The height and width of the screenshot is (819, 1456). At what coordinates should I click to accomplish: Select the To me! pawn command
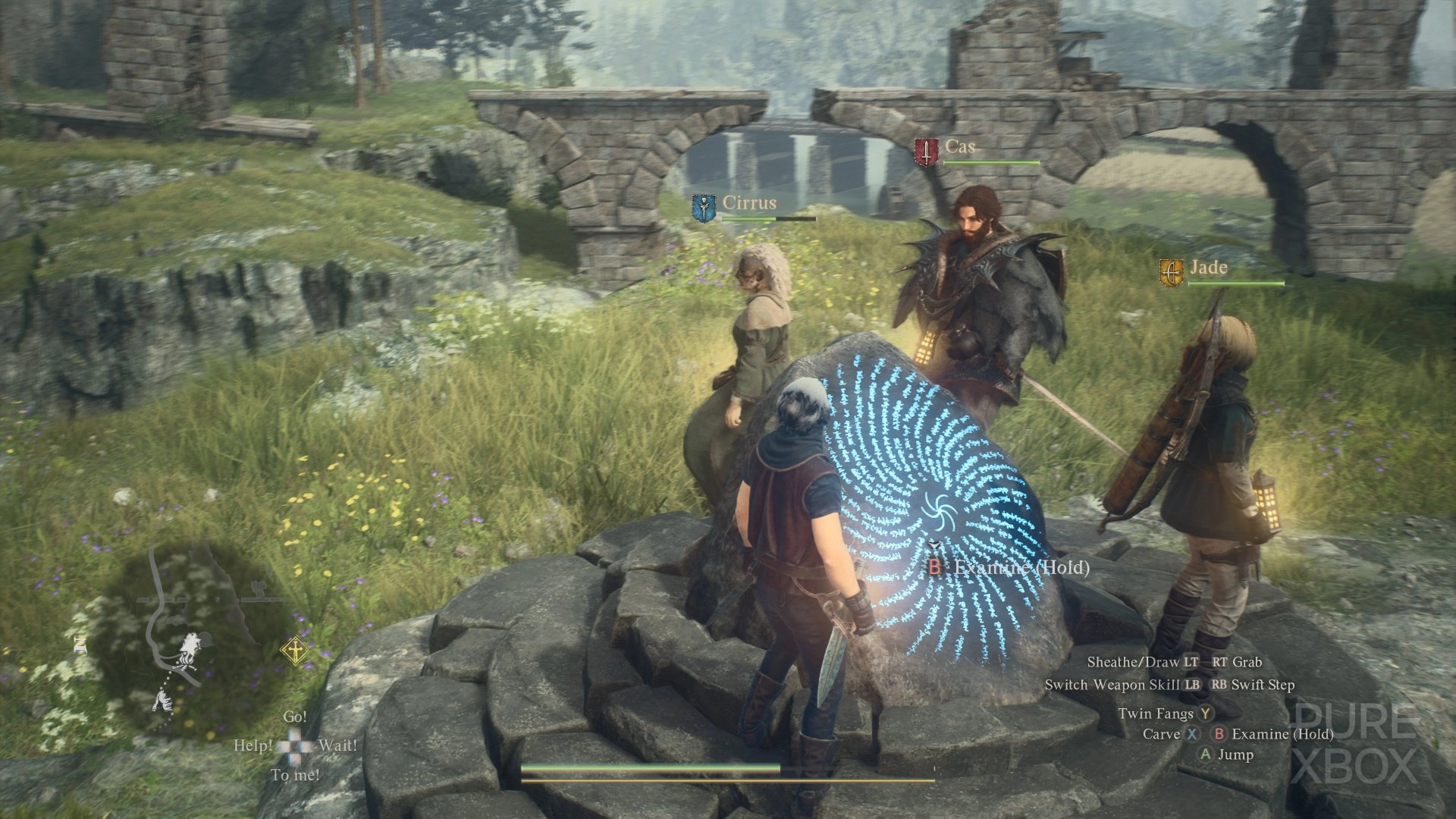(x=296, y=774)
